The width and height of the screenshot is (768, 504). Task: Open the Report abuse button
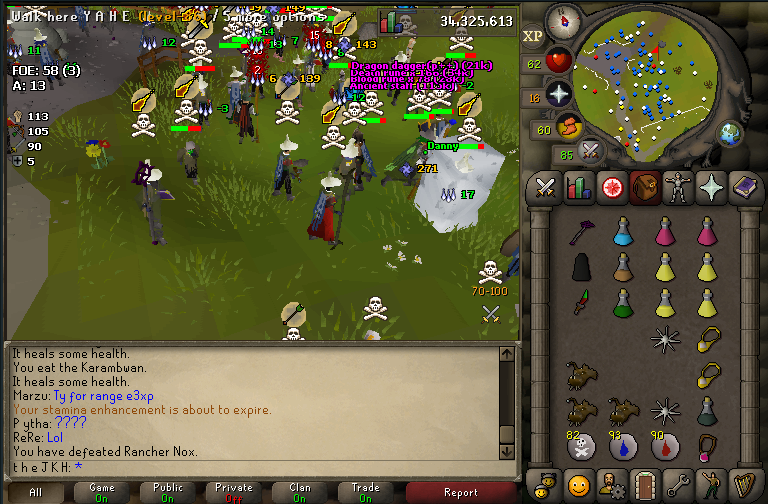pos(460,492)
